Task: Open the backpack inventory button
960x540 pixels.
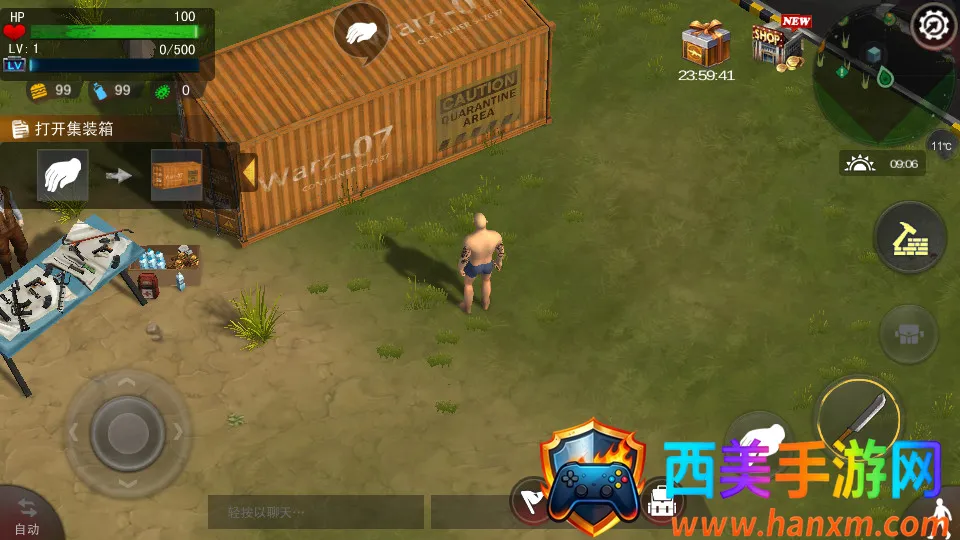Action: coord(660,505)
